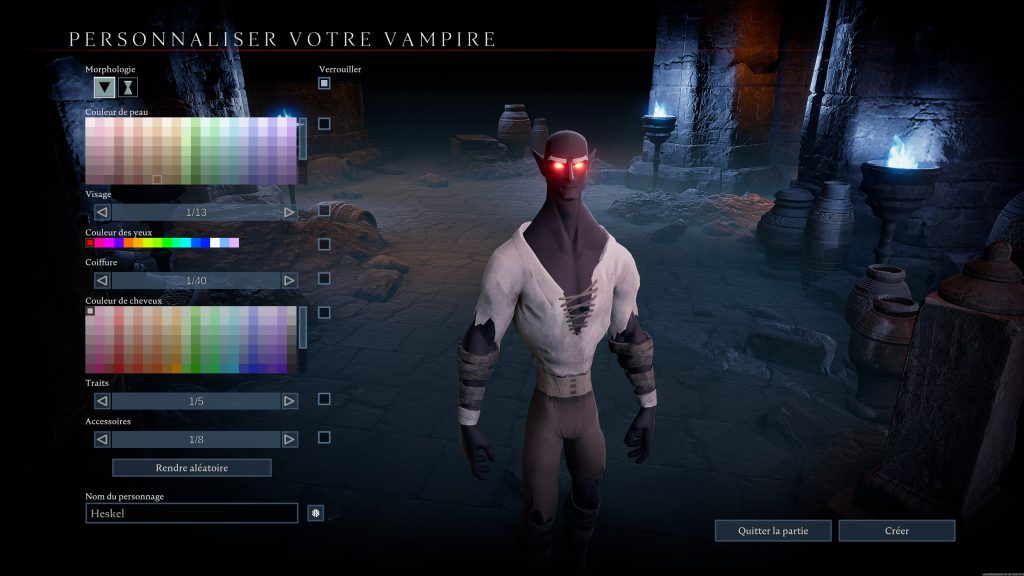Choose previous hairstyle with Coiffure left arrow

coord(102,280)
